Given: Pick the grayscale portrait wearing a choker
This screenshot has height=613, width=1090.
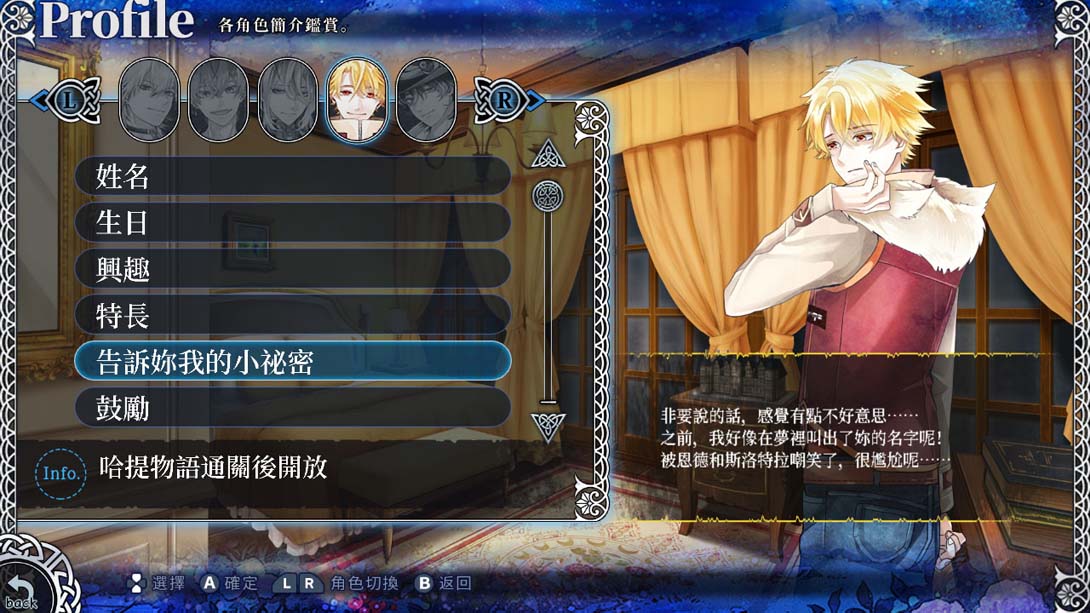Looking at the screenshot, I should (149, 98).
